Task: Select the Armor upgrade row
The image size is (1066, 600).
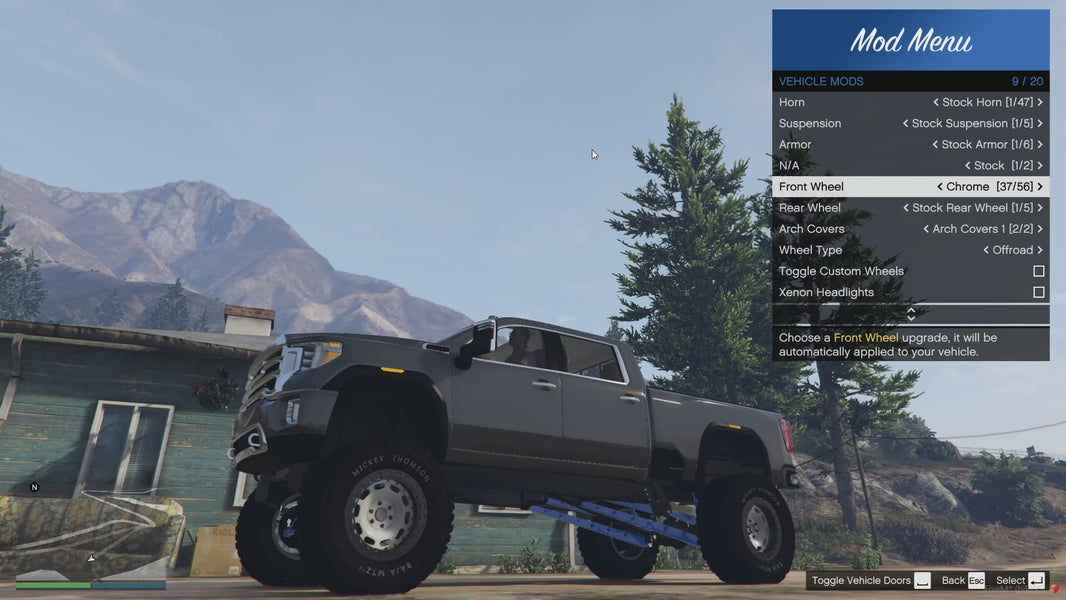Action: 910,144
